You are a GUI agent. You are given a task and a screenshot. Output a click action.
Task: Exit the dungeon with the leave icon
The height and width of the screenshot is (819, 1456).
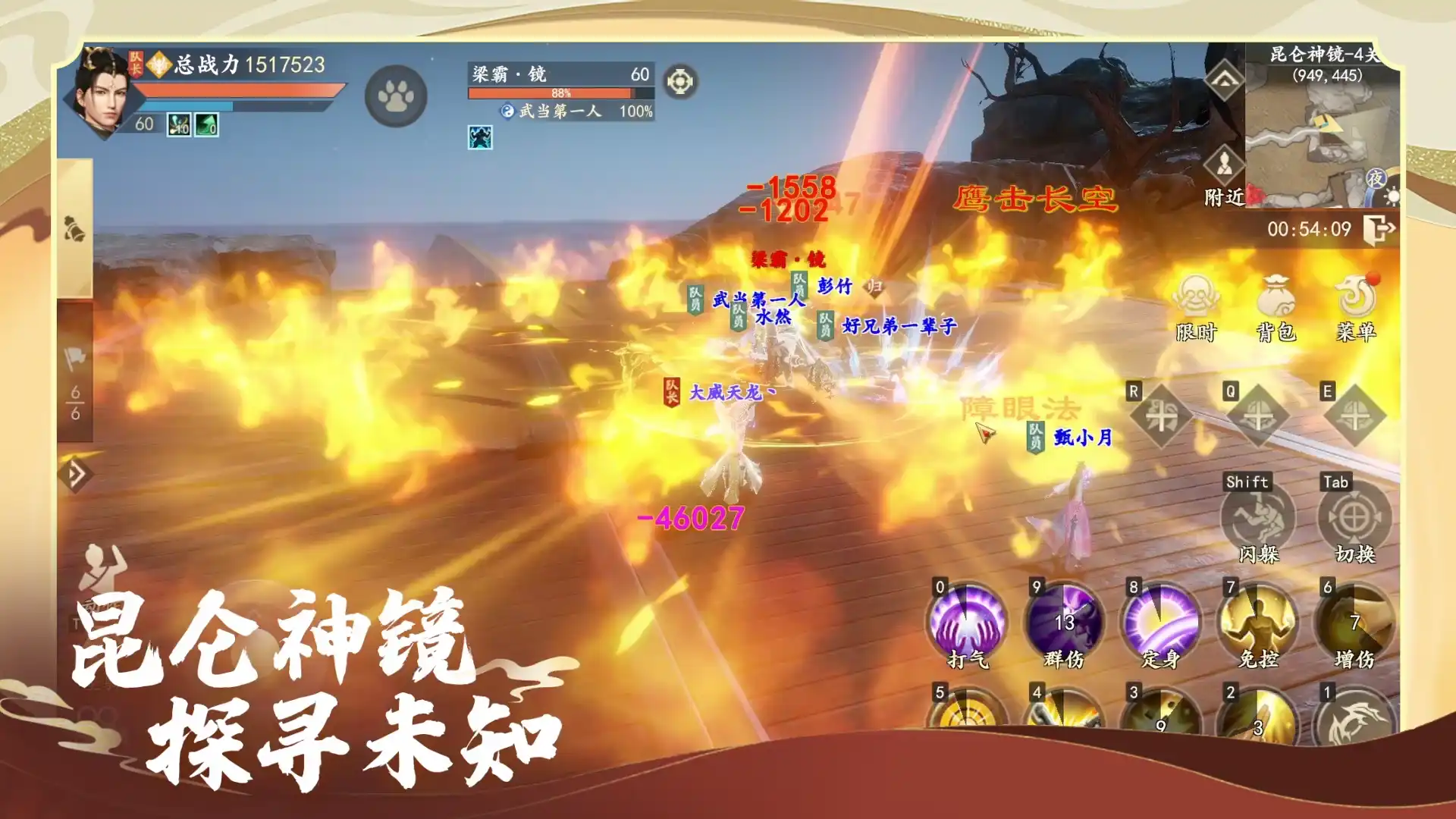[x=1379, y=228]
